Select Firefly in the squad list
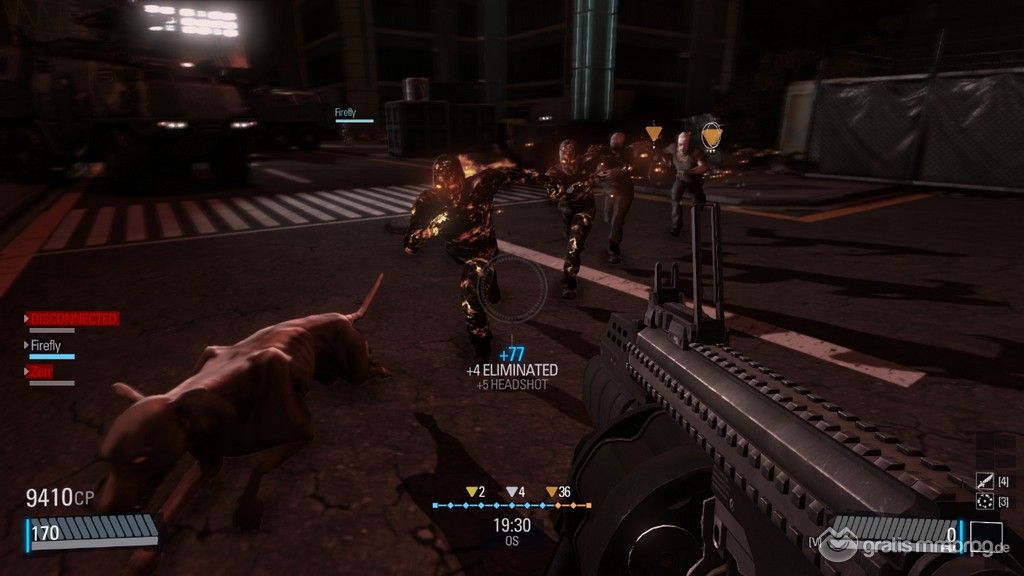The image size is (1024, 576). [47, 346]
